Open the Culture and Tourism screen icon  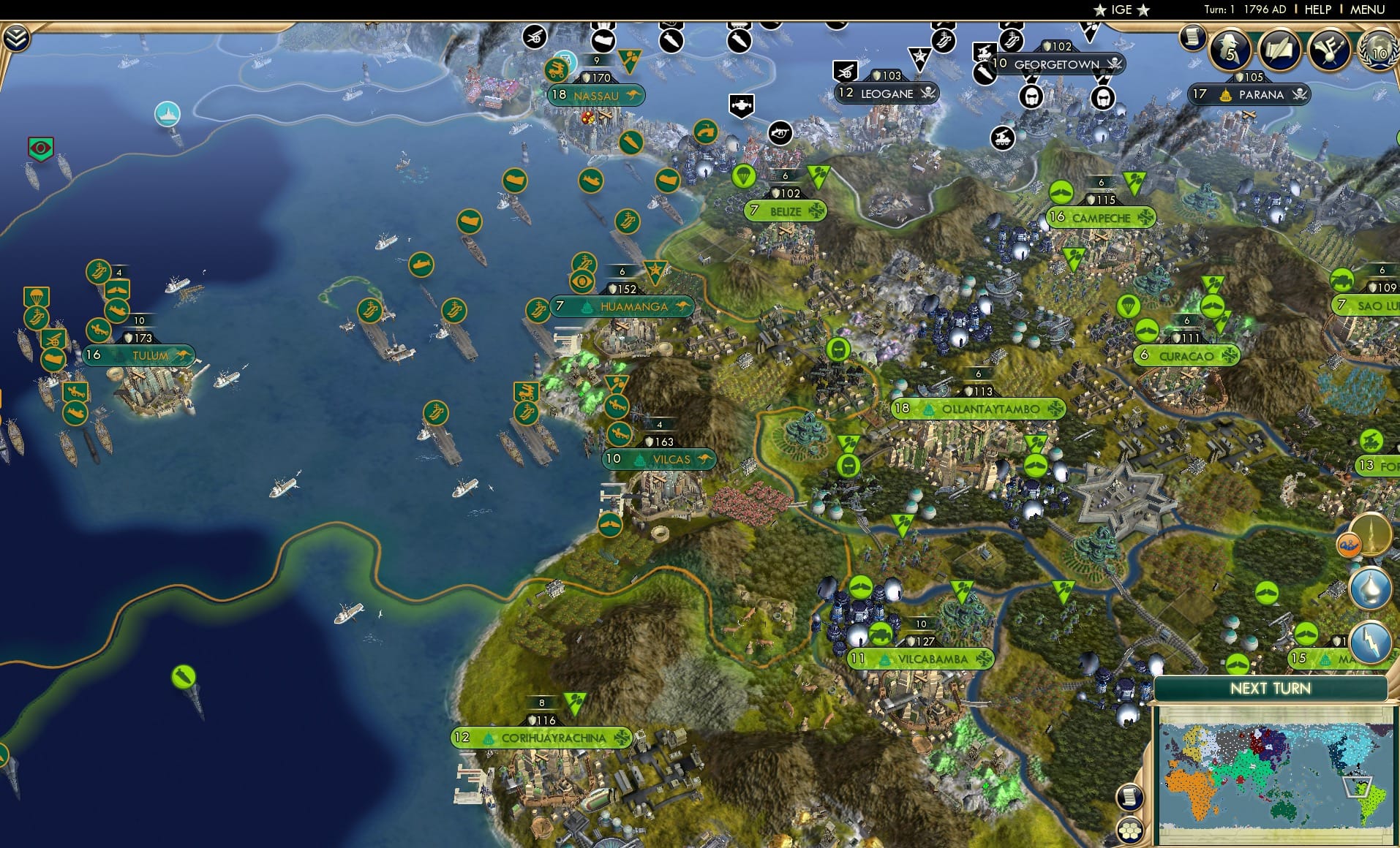[1331, 49]
